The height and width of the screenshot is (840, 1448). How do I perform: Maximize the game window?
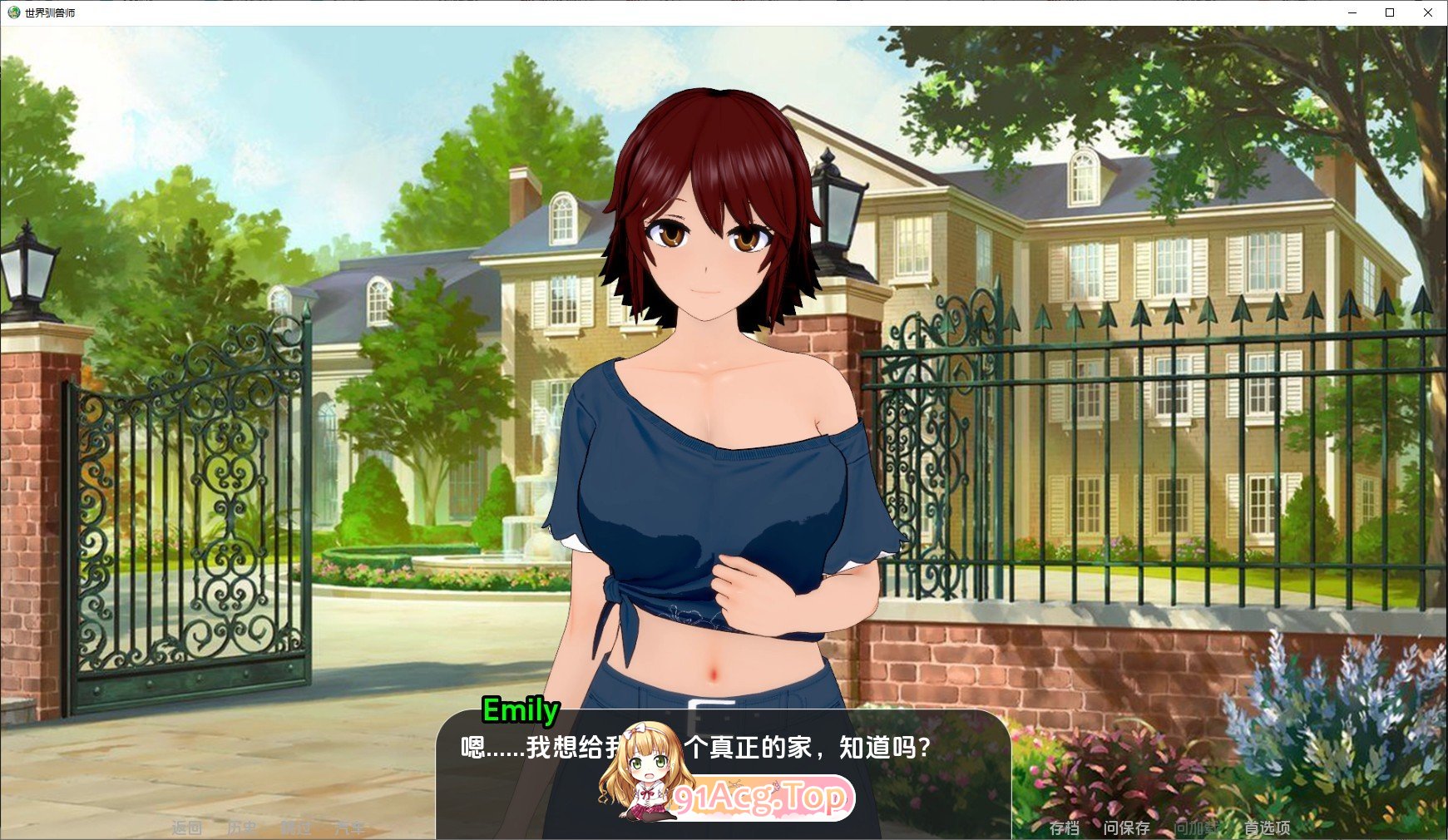click(1391, 12)
